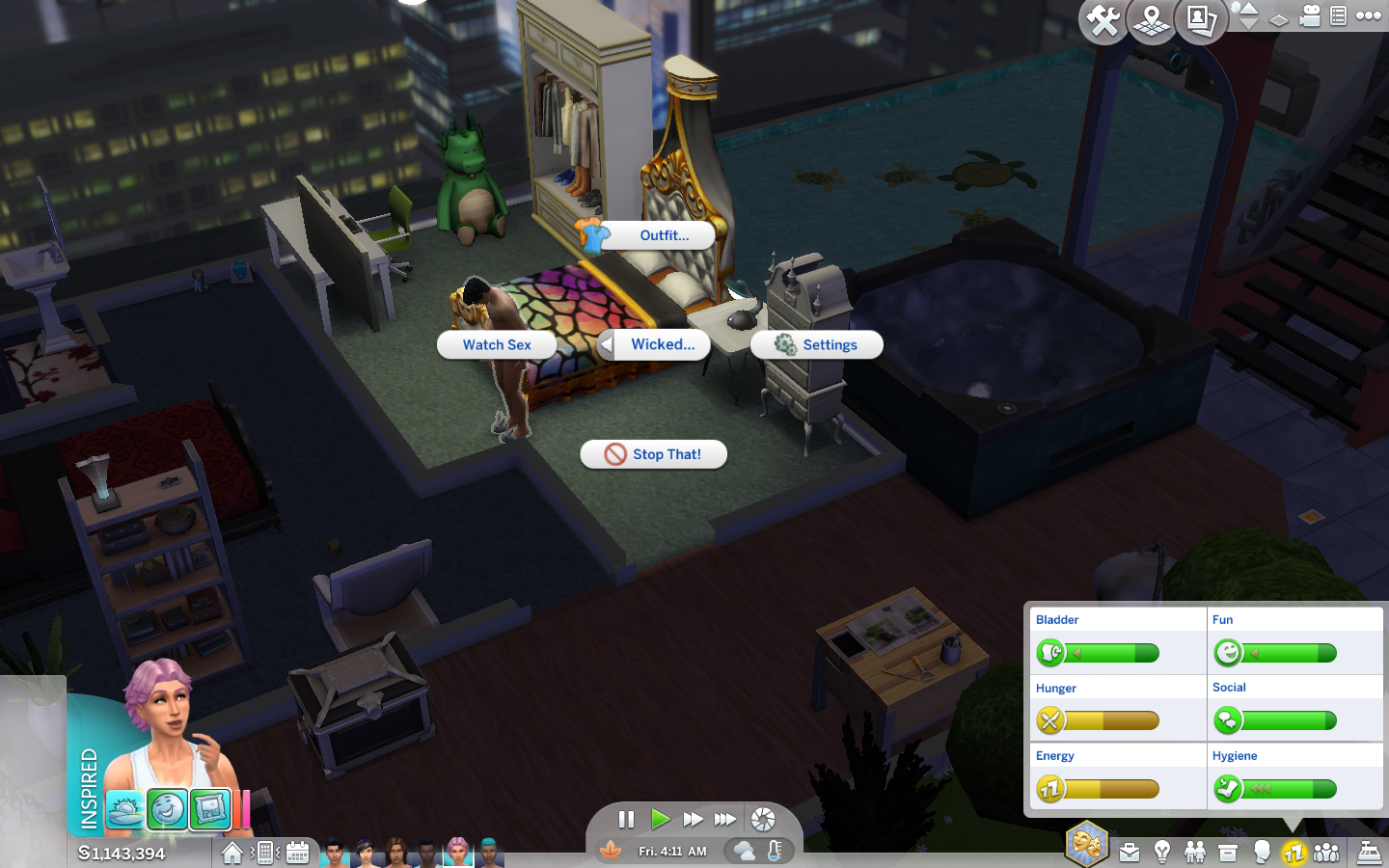The width and height of the screenshot is (1389, 868).
Task: Open the calendar icon
Action: click(298, 853)
